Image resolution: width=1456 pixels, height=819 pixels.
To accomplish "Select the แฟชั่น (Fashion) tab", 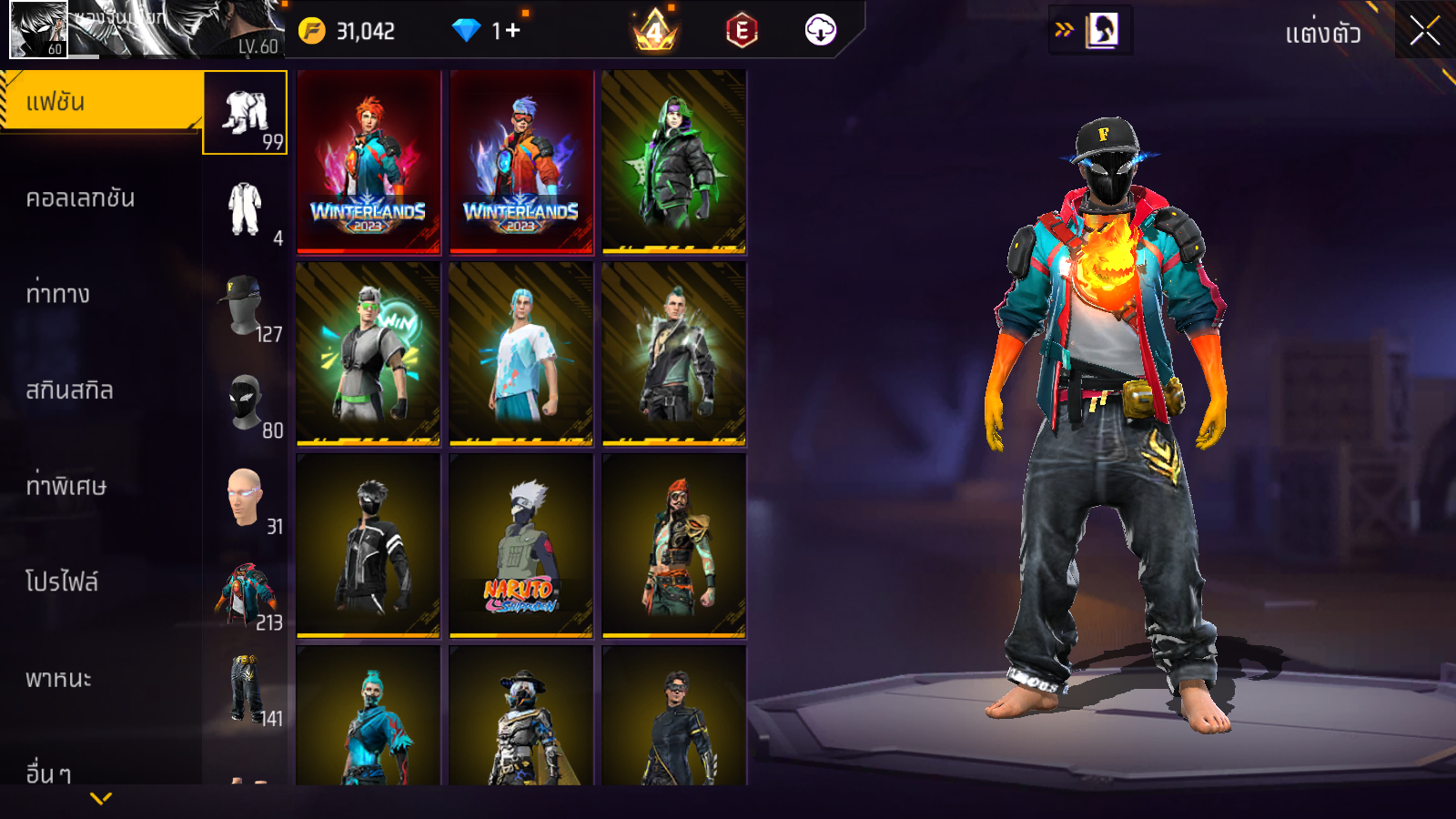I will (x=100, y=102).
